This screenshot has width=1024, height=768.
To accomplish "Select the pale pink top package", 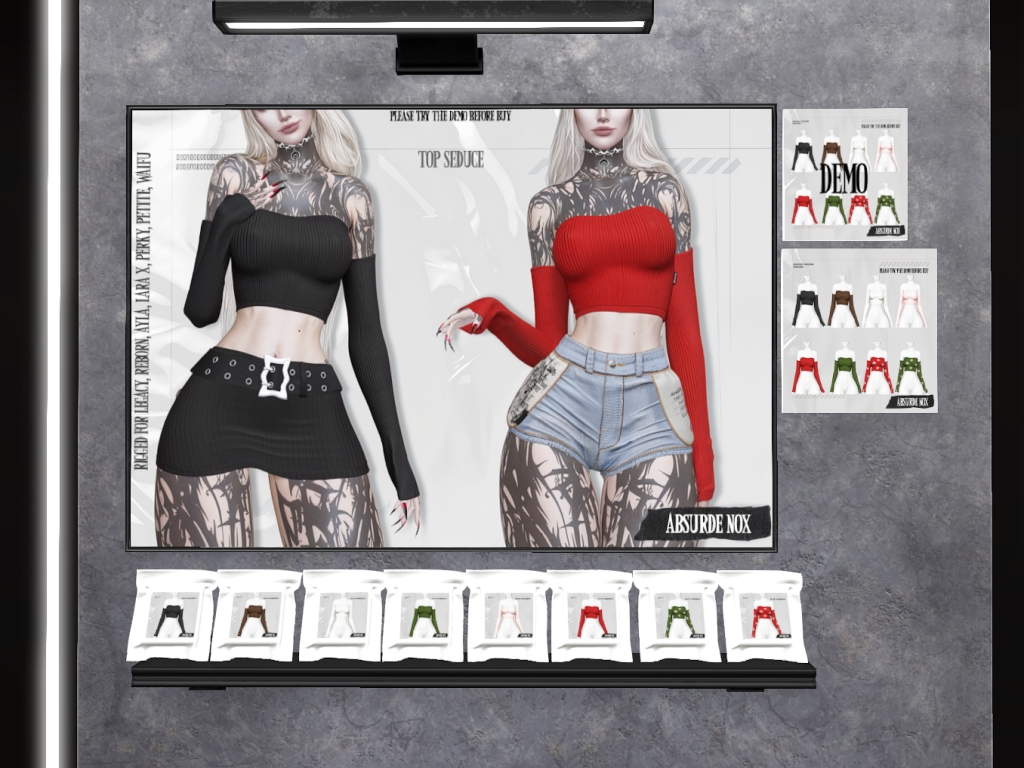I will pos(507,617).
